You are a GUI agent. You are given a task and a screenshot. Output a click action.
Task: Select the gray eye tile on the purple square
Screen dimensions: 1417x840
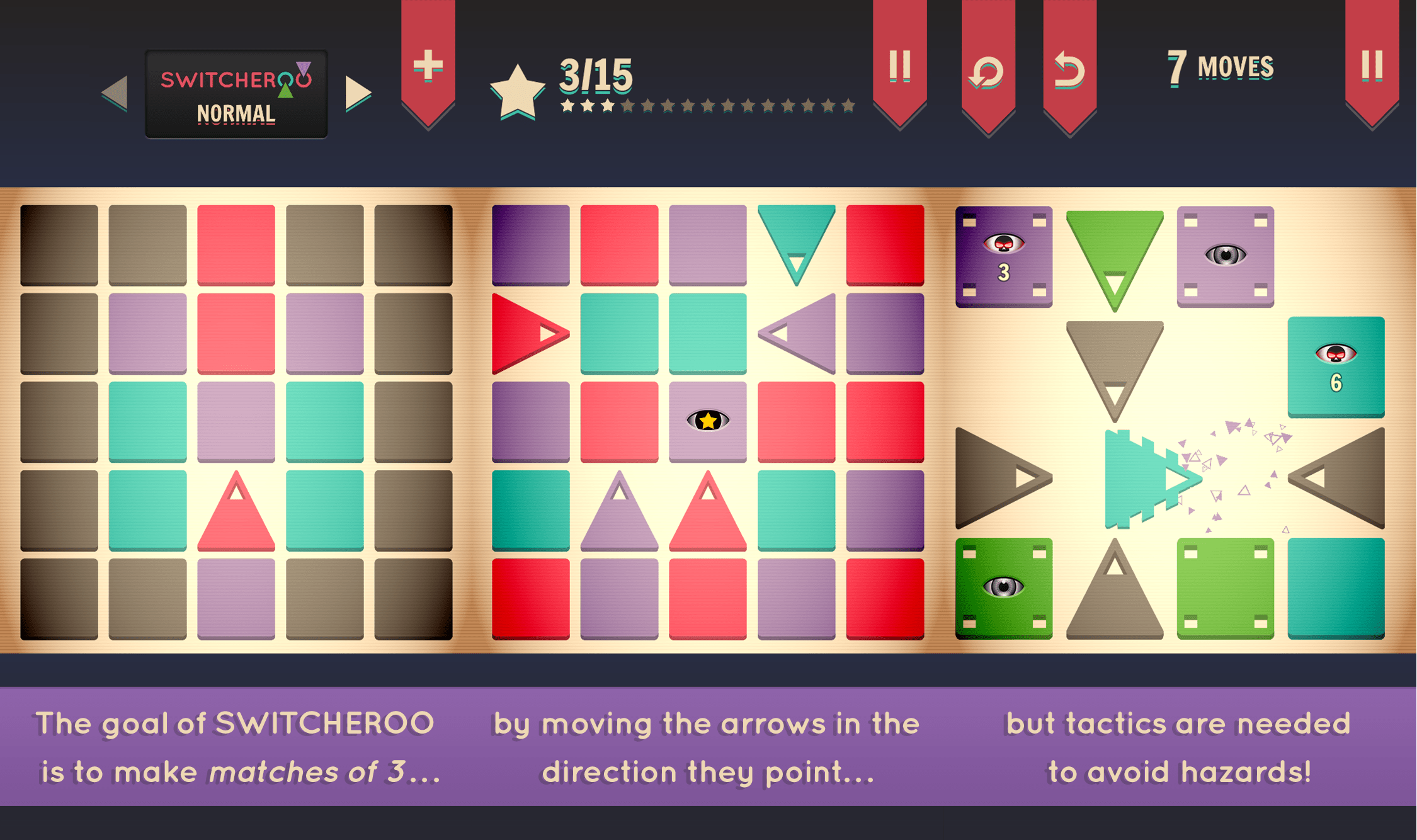(x=1225, y=256)
